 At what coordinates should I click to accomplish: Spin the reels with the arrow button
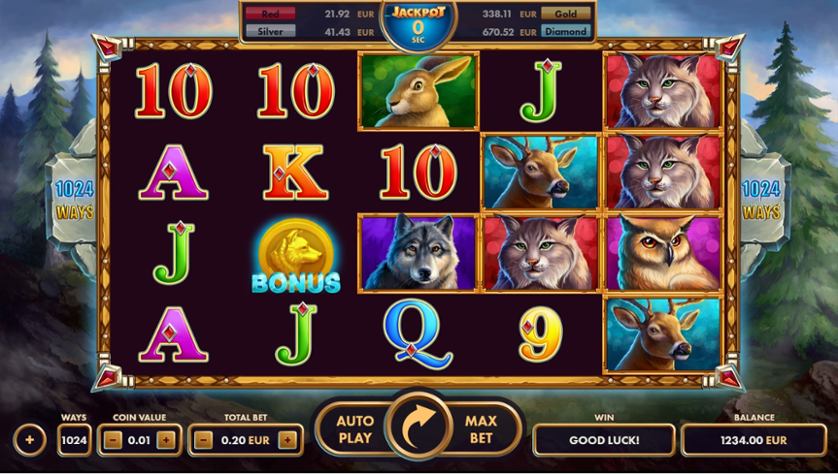(419, 430)
